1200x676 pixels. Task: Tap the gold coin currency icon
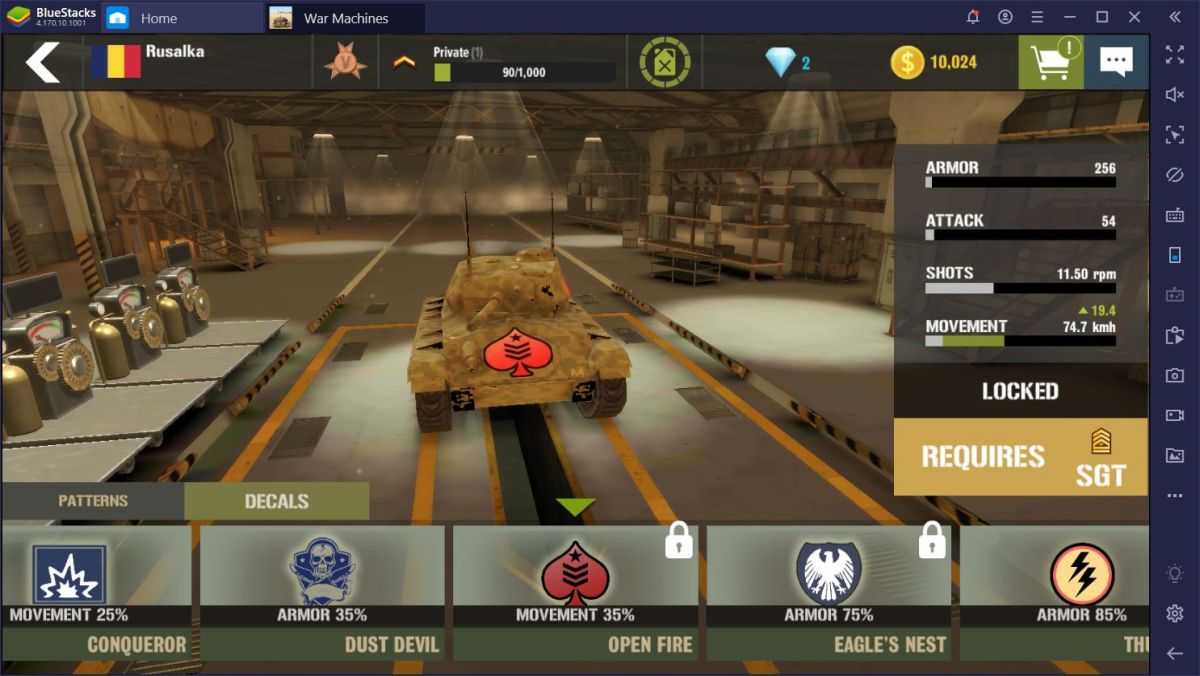(x=907, y=62)
